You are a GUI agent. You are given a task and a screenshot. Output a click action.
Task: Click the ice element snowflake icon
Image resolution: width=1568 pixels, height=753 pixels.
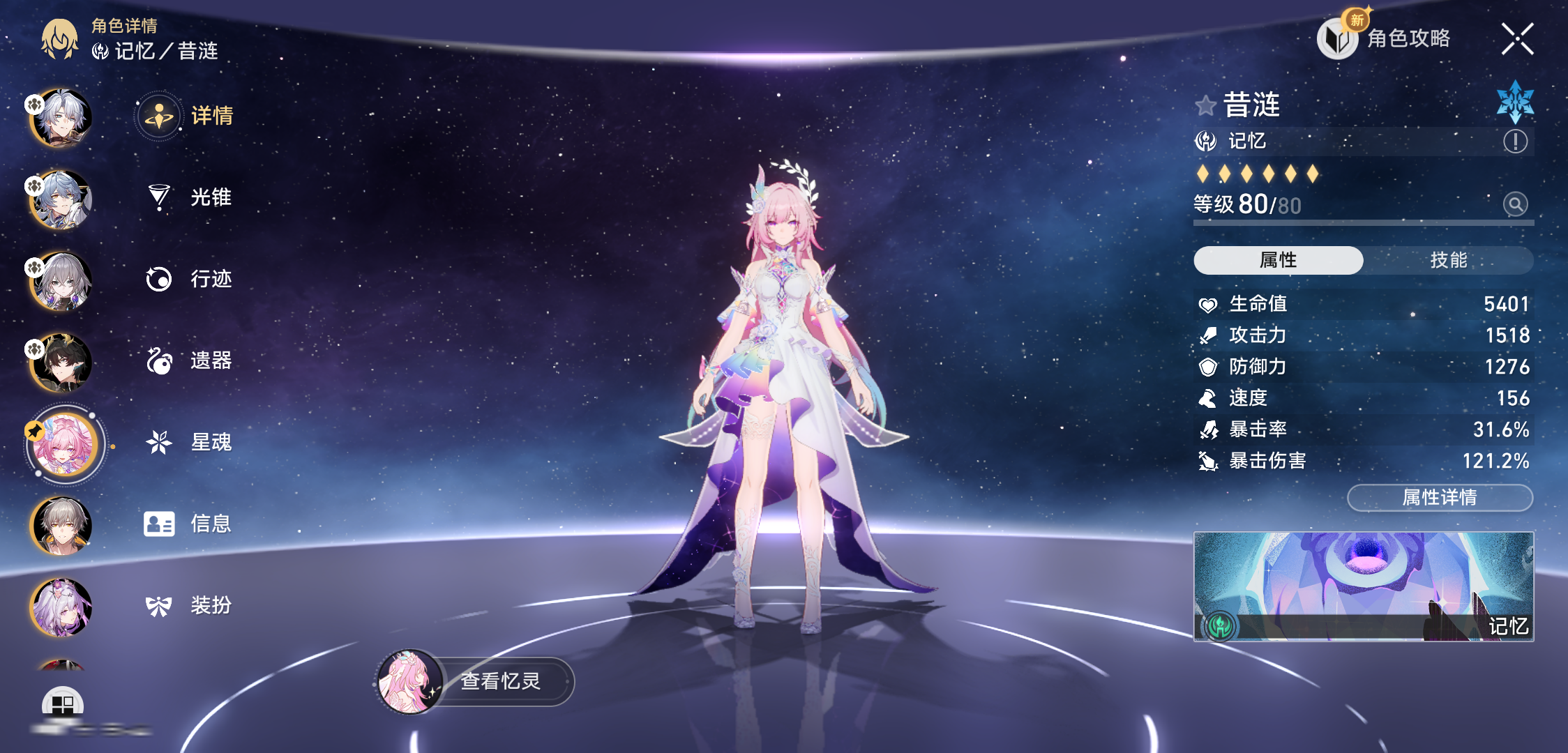pos(1515,102)
